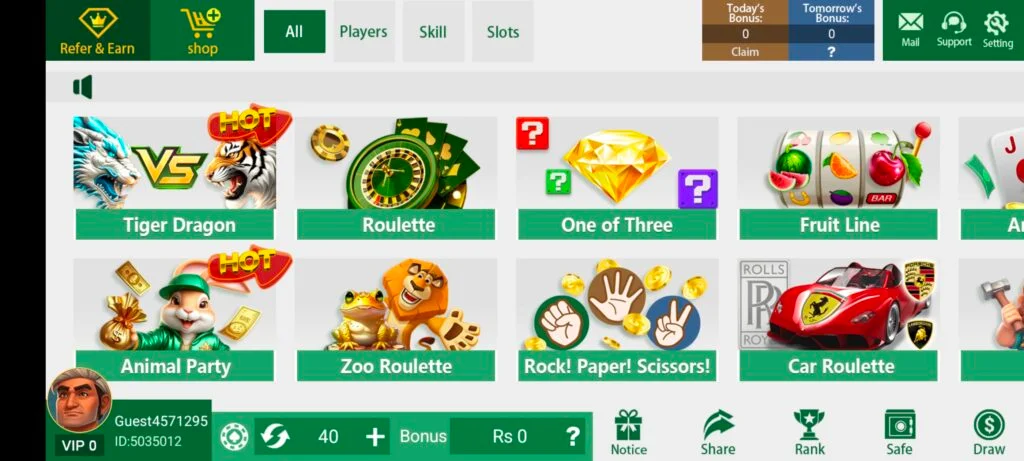This screenshot has width=1024, height=461.
Task: Open the Mail inbox
Action: tap(910, 29)
